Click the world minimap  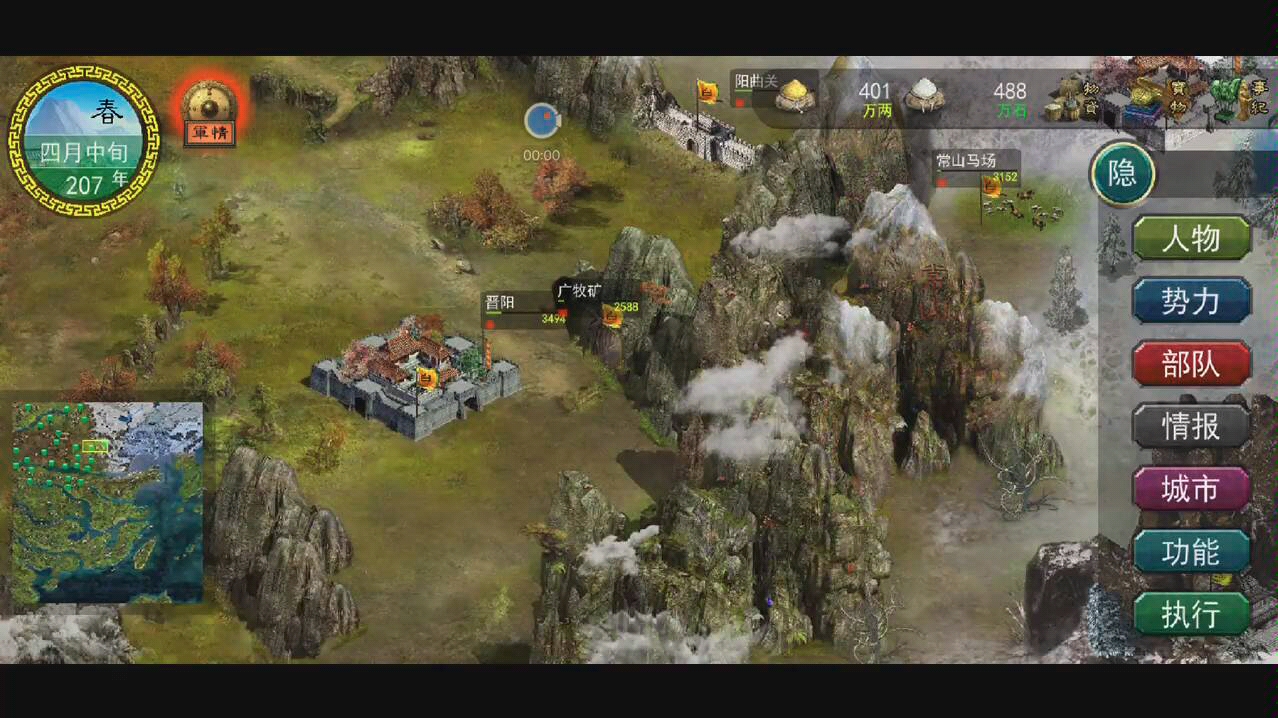[x=108, y=502]
